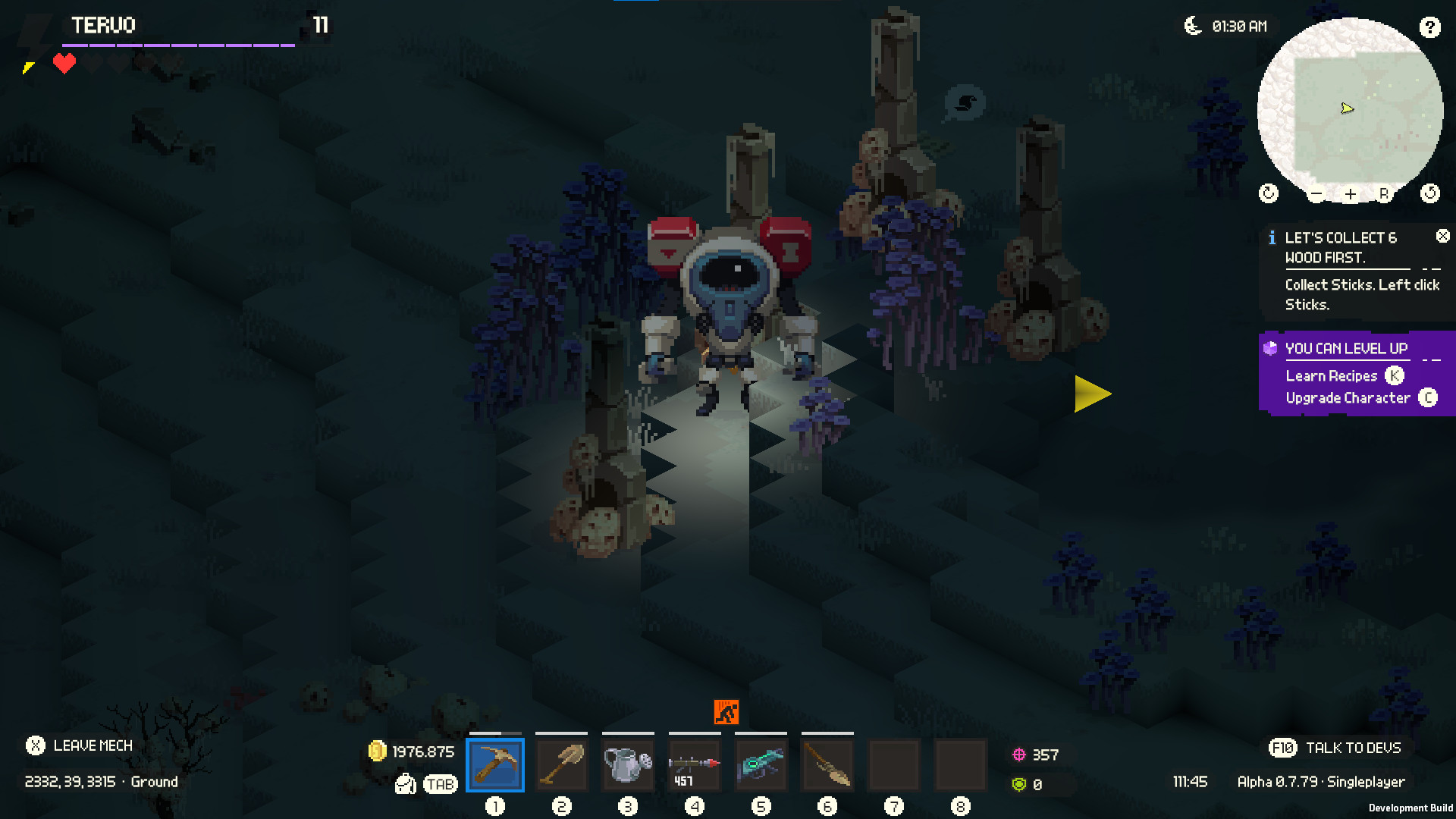Choose Upgrade Character in the level up popup
This screenshot has width=1456, height=819.
[1347, 397]
